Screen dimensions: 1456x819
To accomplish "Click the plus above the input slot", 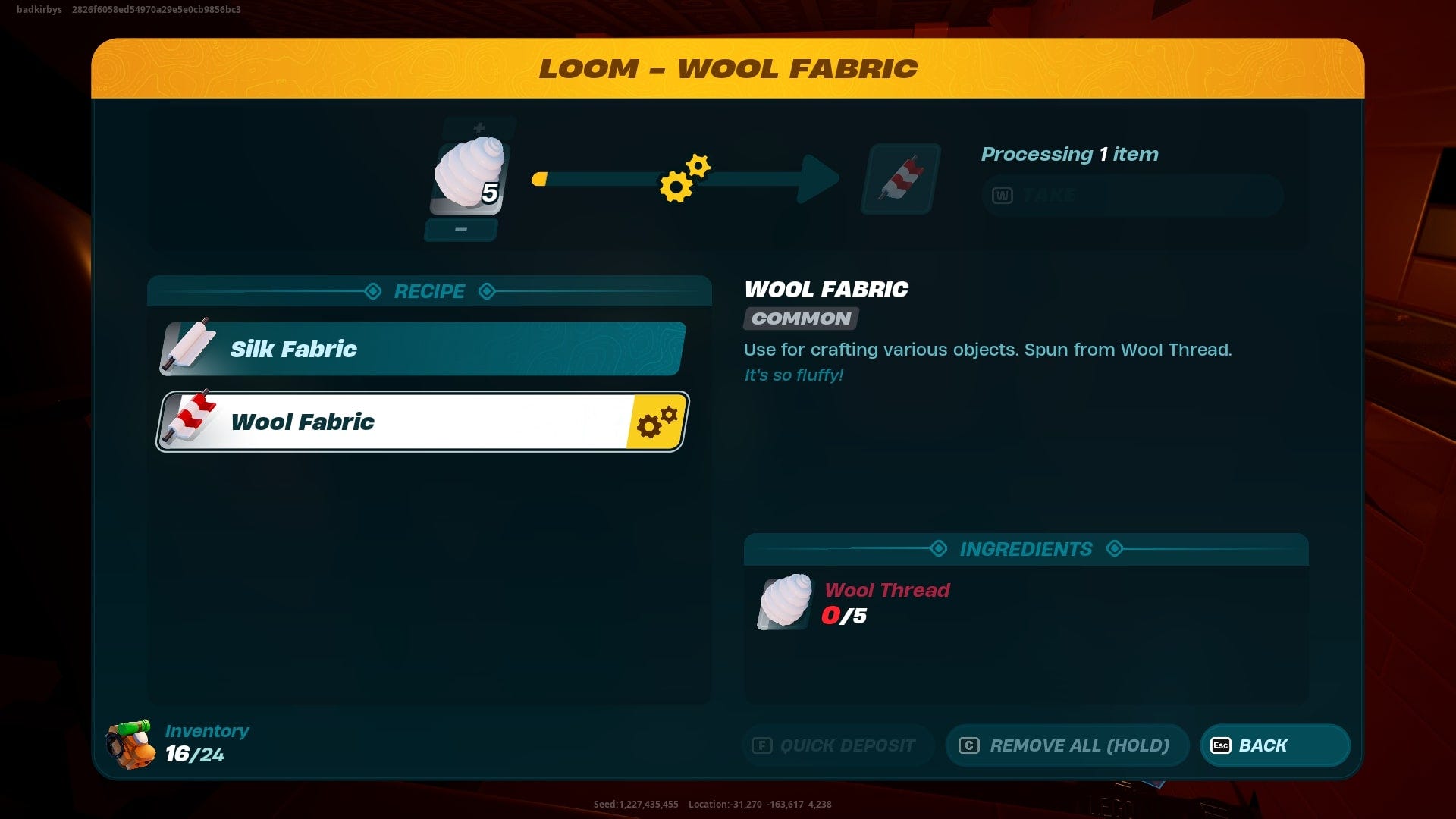I will tap(478, 125).
